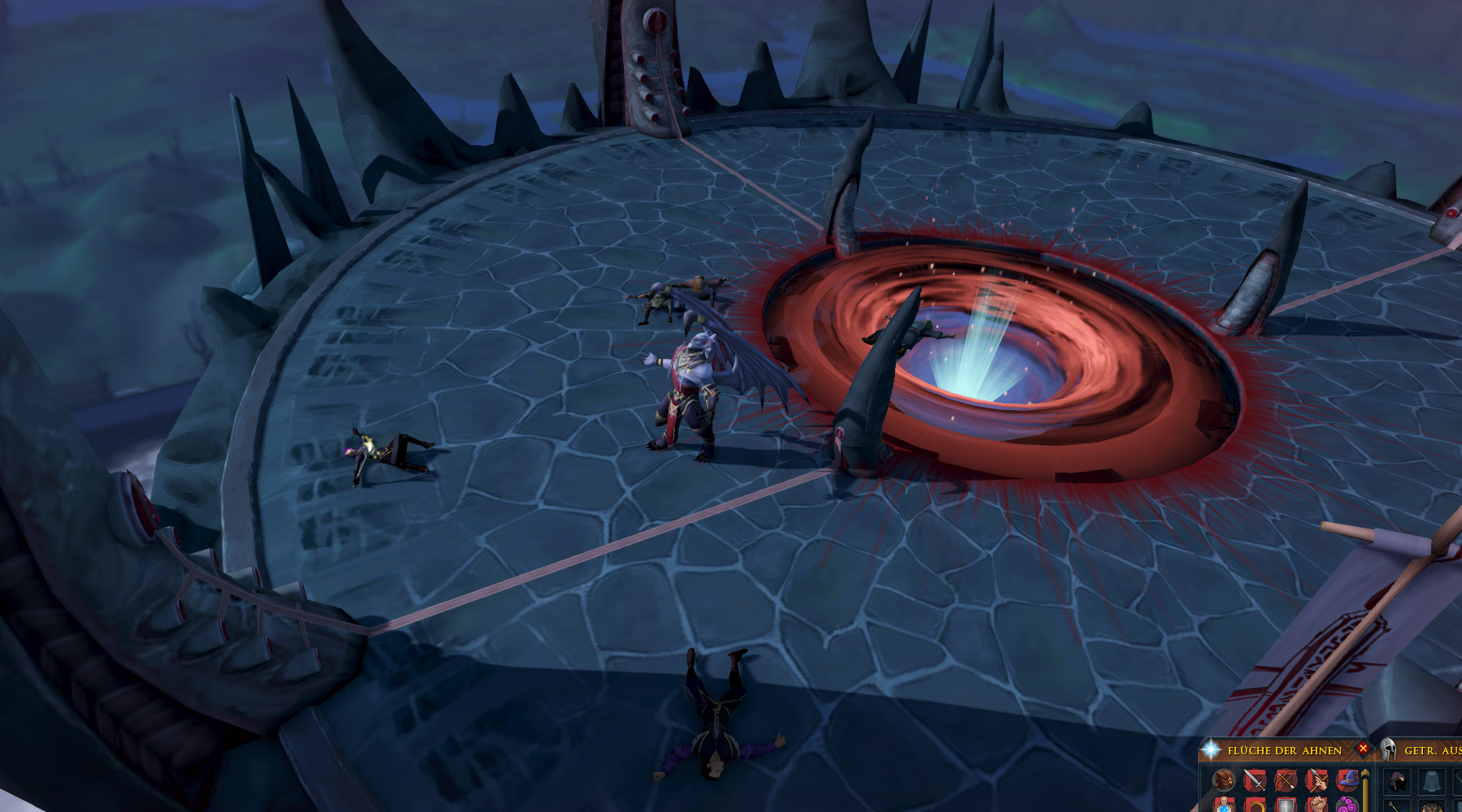Select the dark hood helmet equipment slot
Image resolution: width=1462 pixels, height=812 pixels.
click(1399, 783)
